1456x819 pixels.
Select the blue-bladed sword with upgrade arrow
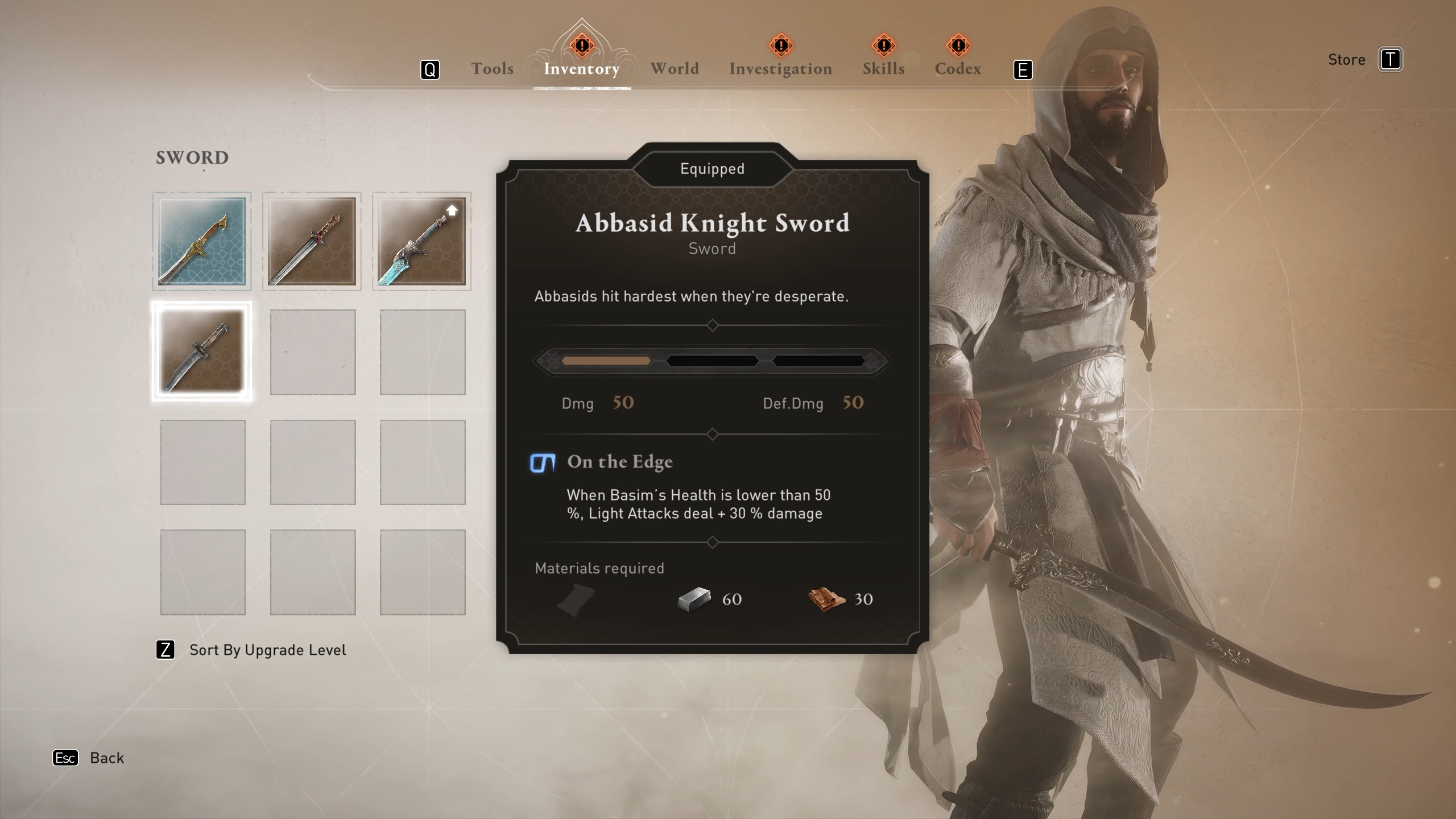[422, 241]
